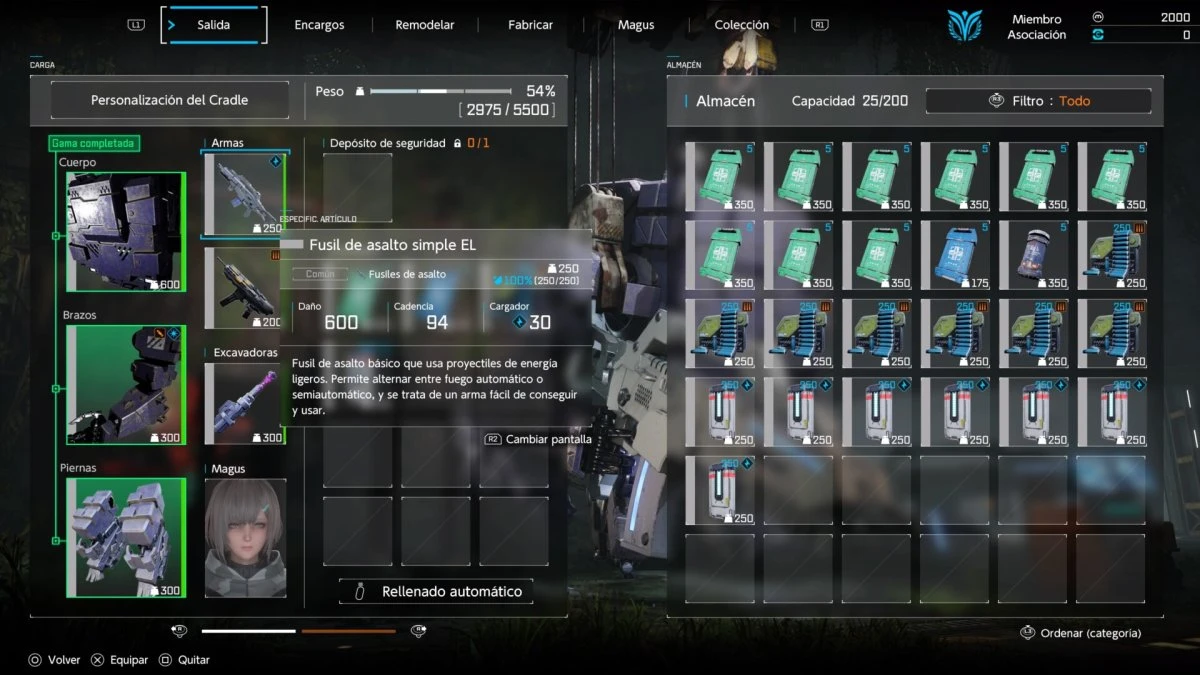
Task: Choose the Brazos arms slot
Action: coord(125,385)
